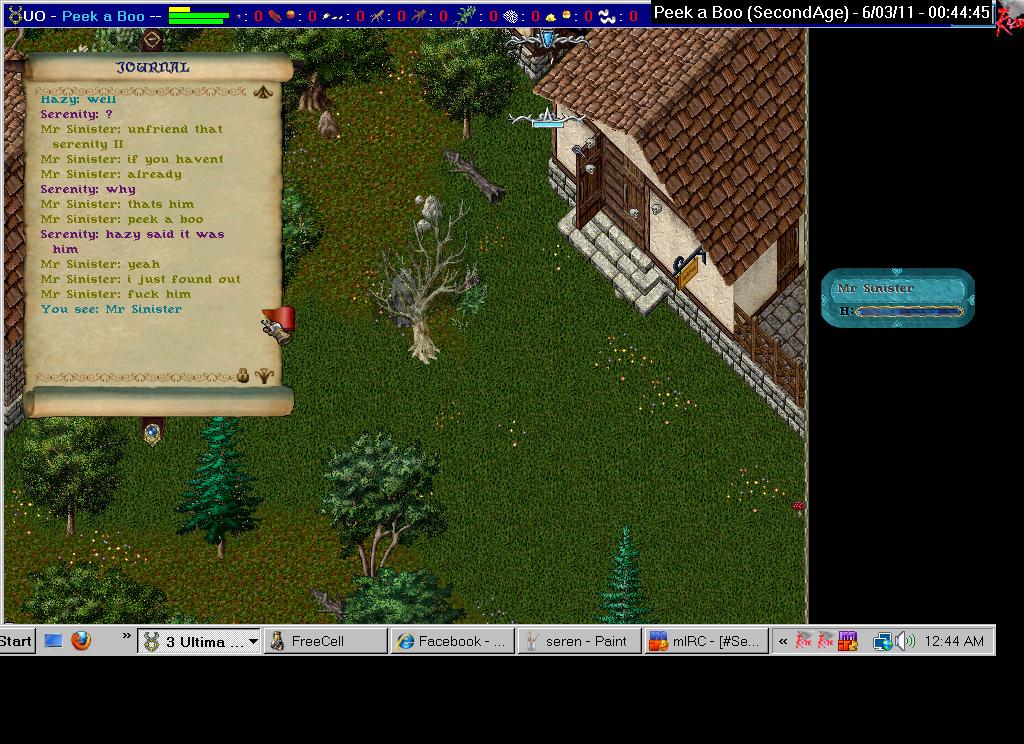Click the journal's scroll-up arrow

[263, 92]
